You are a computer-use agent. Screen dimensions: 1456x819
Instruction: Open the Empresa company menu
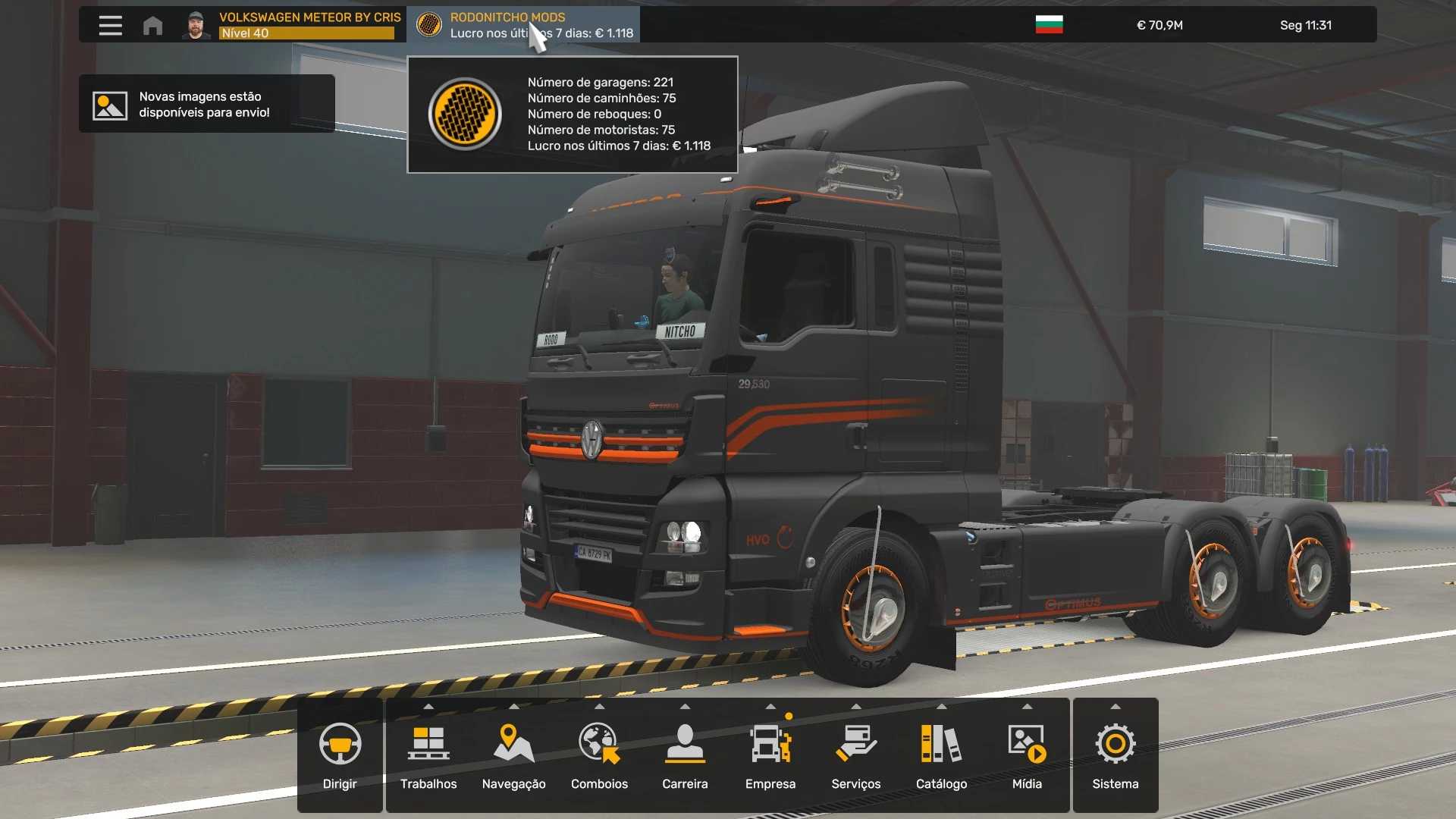point(770,755)
